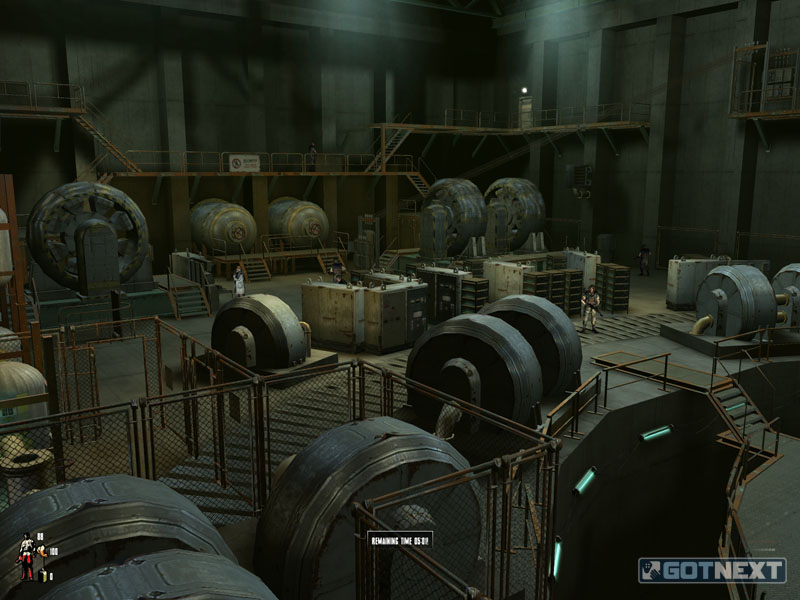
Task: Select the yellow canister item icon
Action: click(43, 575)
